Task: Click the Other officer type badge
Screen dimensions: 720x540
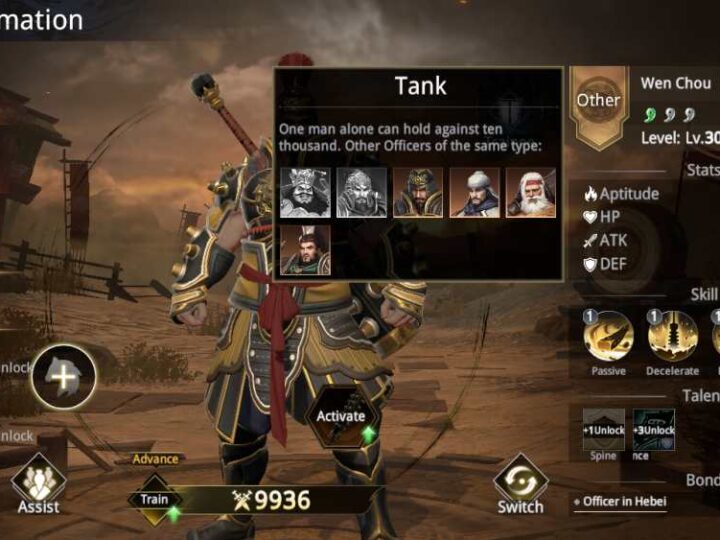Action: point(598,100)
